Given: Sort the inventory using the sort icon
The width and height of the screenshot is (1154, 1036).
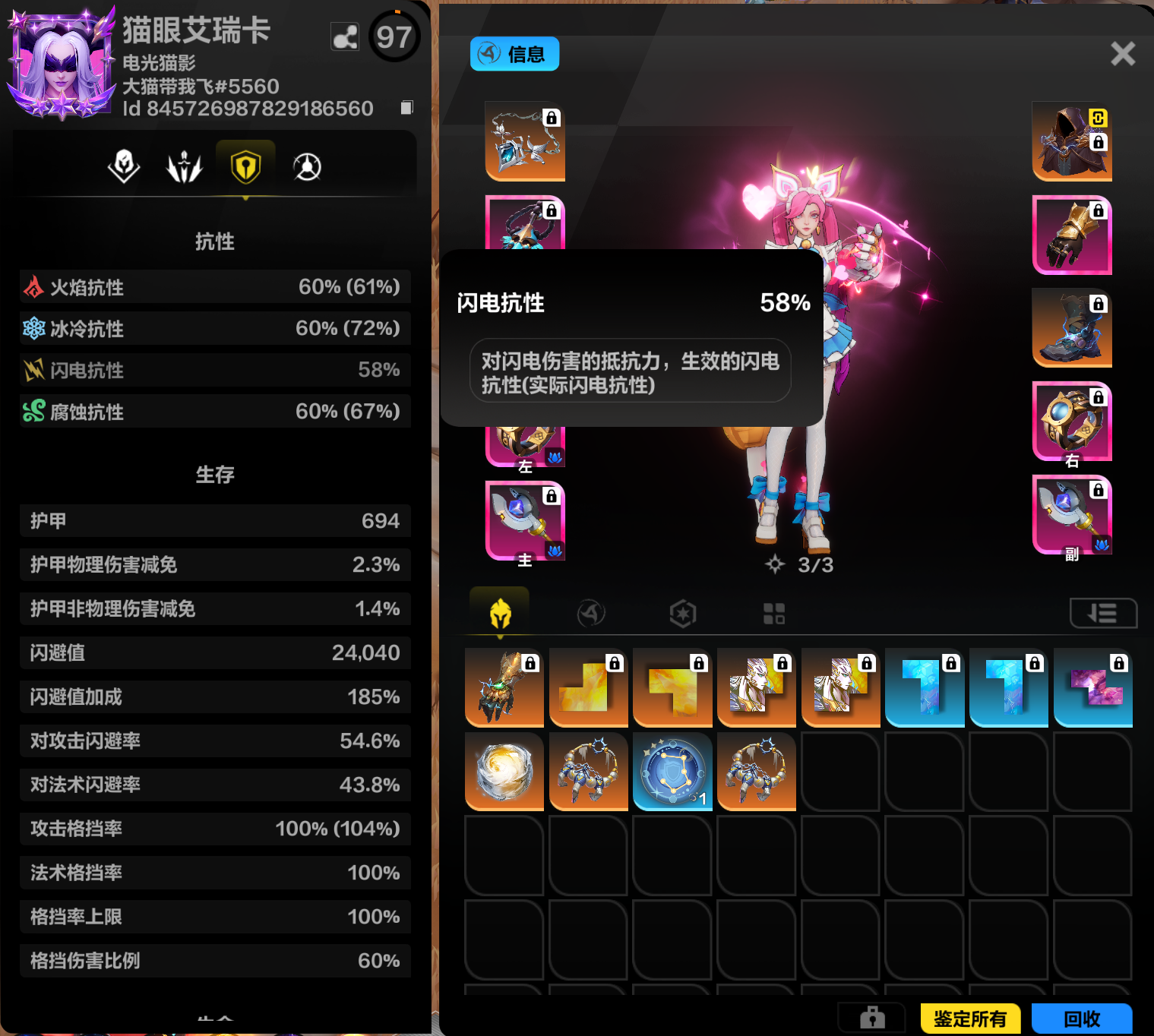Looking at the screenshot, I should pyautogui.click(x=1103, y=612).
